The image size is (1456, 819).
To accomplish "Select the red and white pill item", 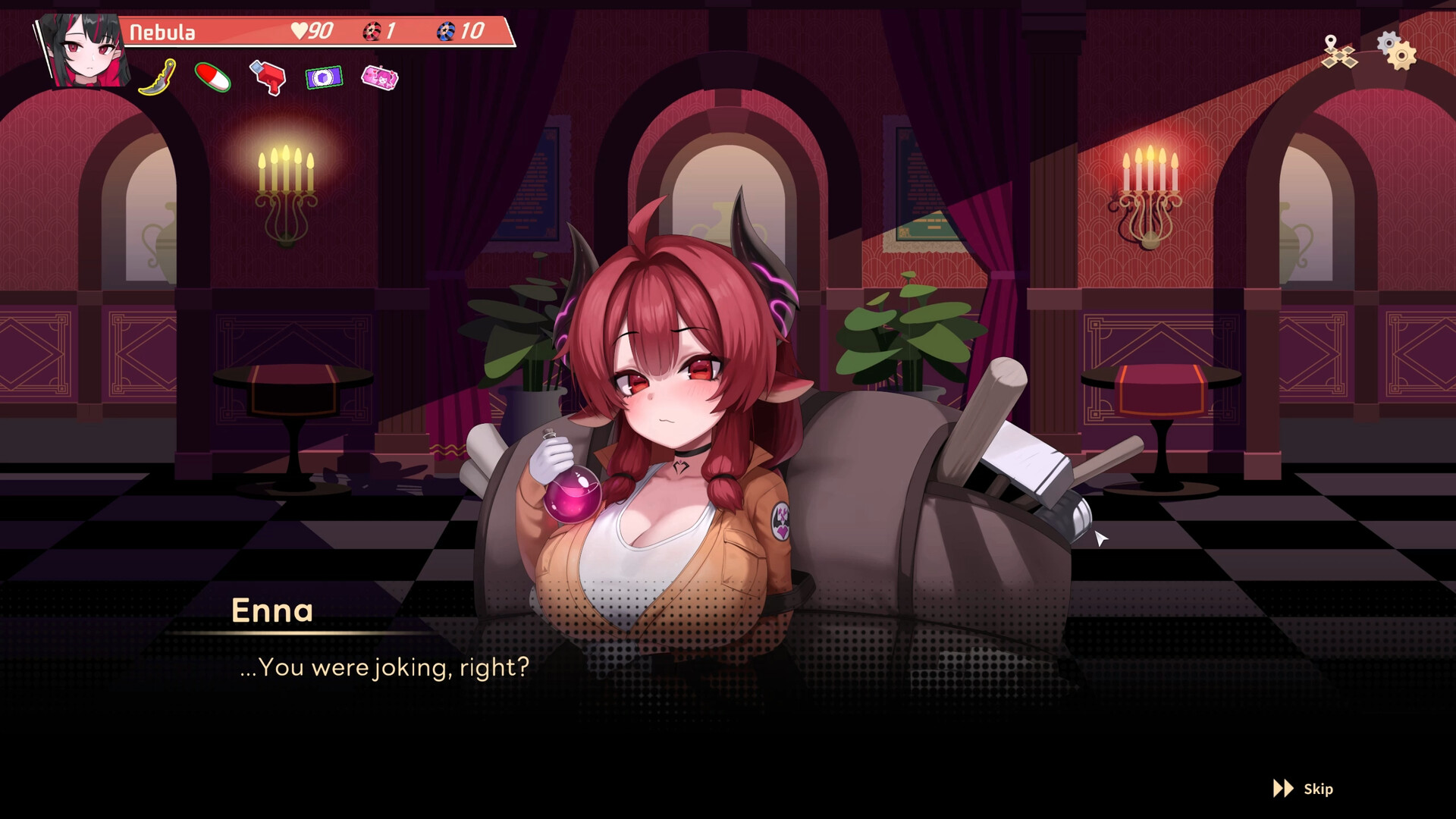I will (213, 77).
